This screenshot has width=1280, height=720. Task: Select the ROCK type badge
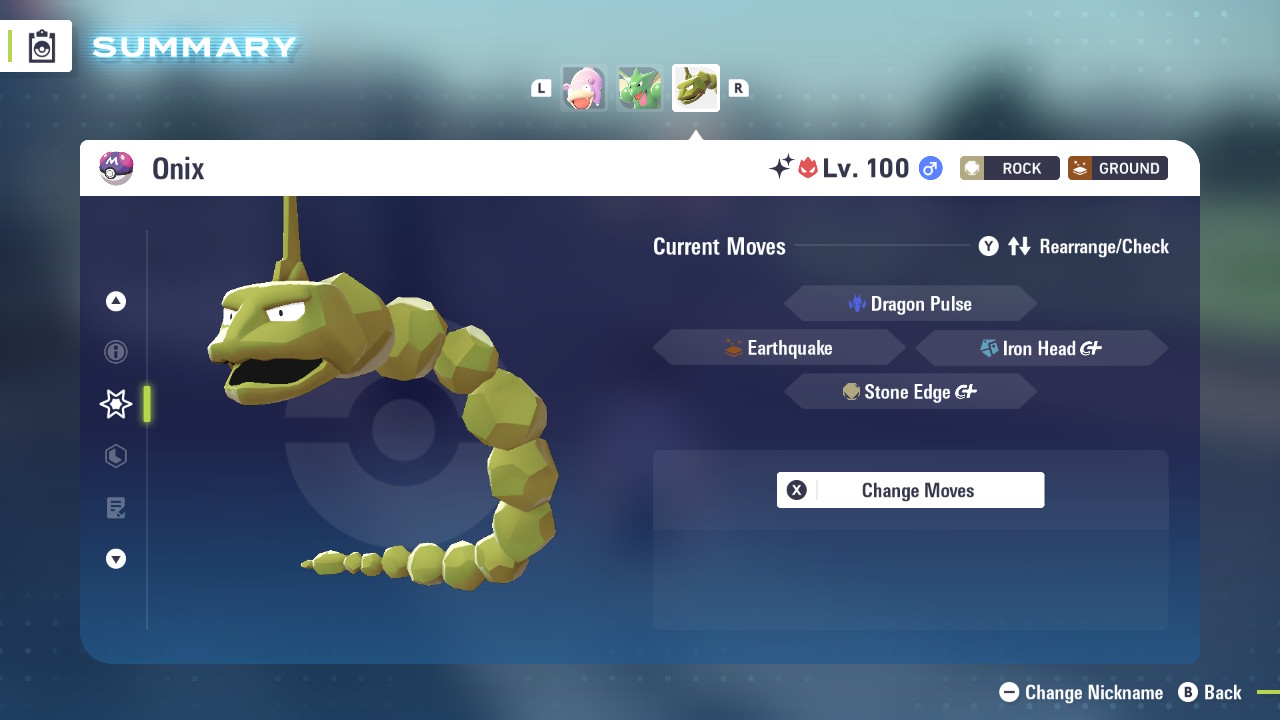[x=1009, y=168]
